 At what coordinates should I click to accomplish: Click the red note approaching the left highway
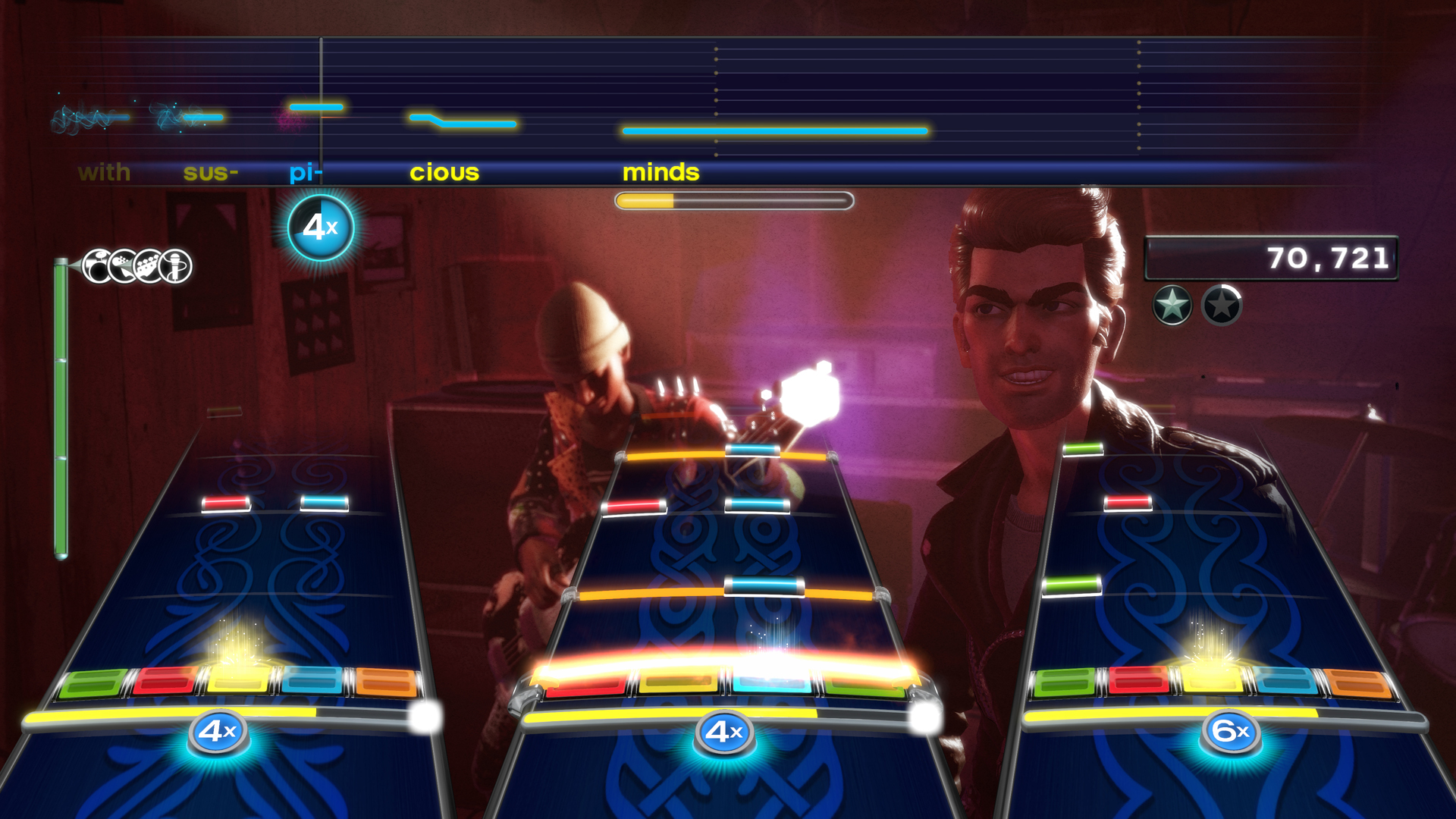(x=225, y=501)
